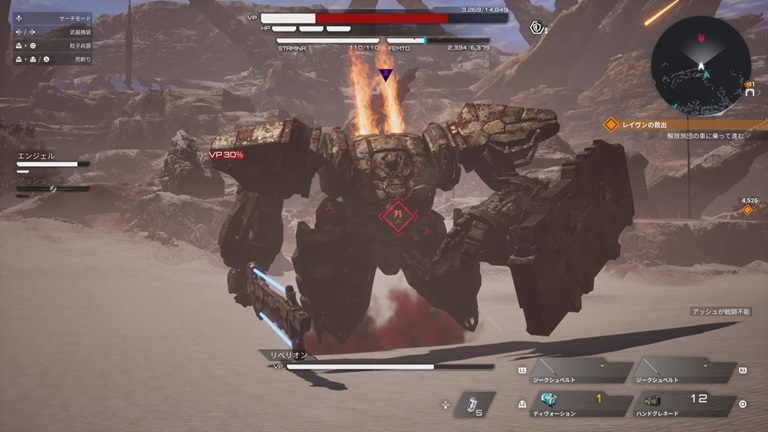Viewport: 768px width, 432px height.
Task: Click the red enemy marker on the minimap
Action: (700, 37)
